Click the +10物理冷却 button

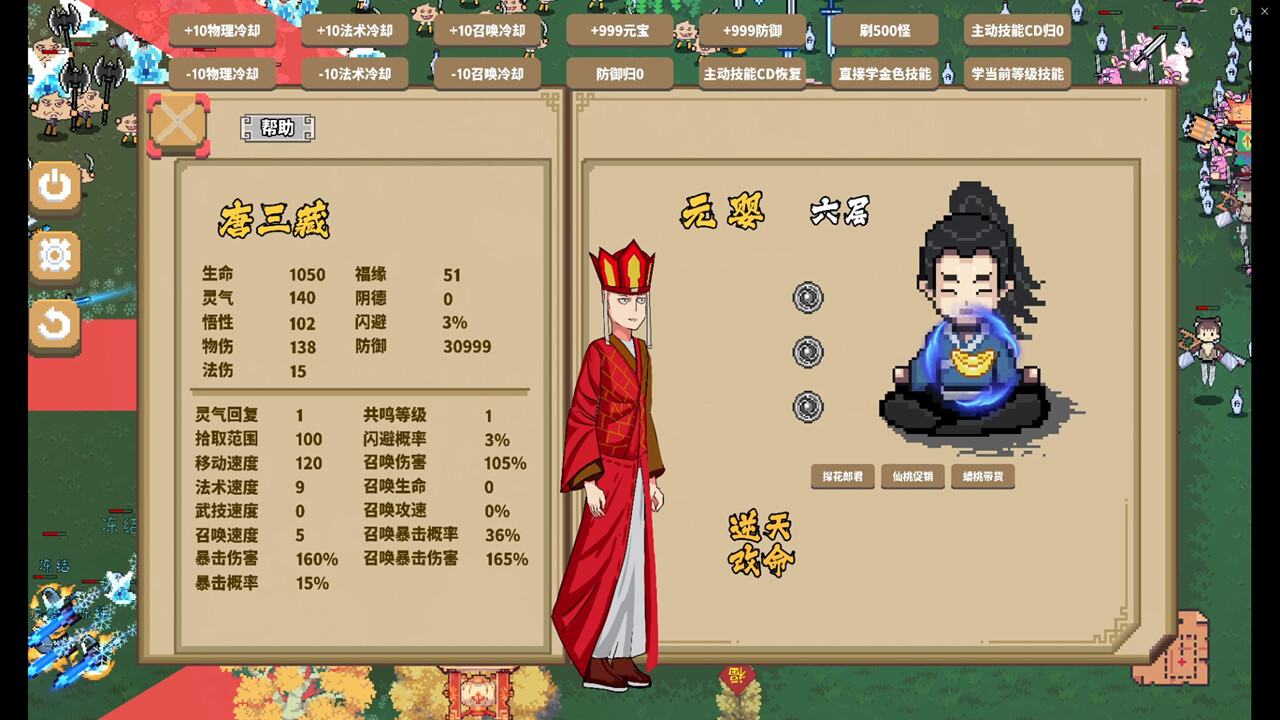point(222,31)
